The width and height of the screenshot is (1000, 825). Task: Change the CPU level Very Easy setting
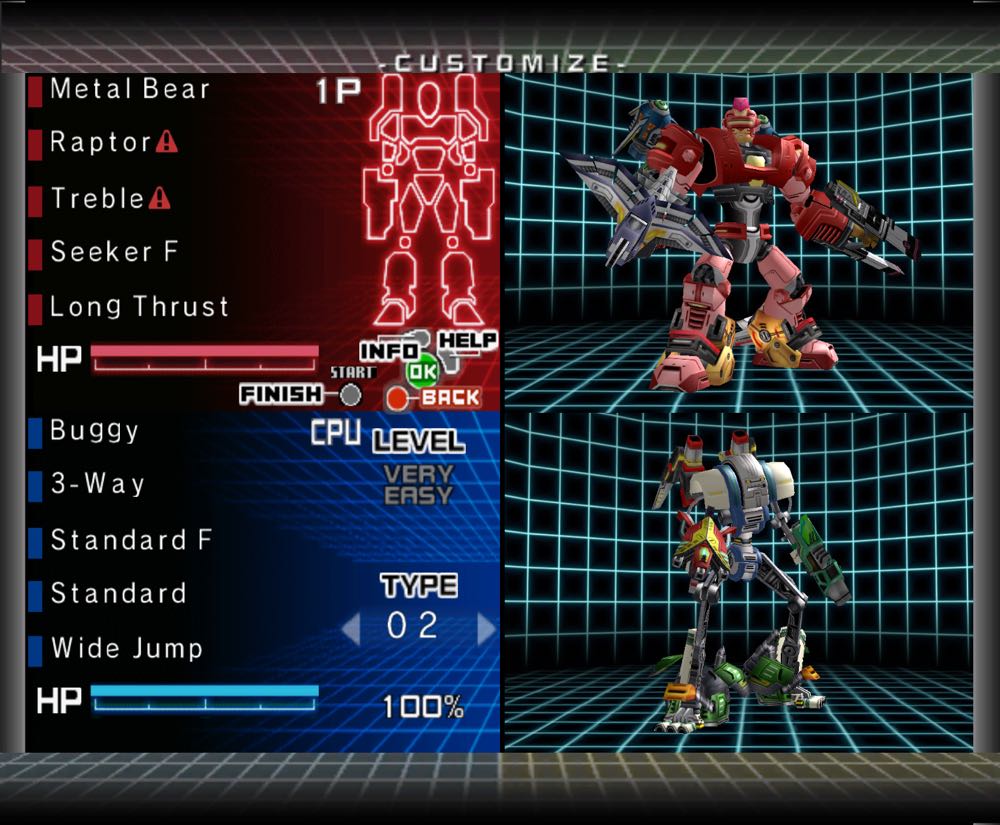click(x=419, y=485)
